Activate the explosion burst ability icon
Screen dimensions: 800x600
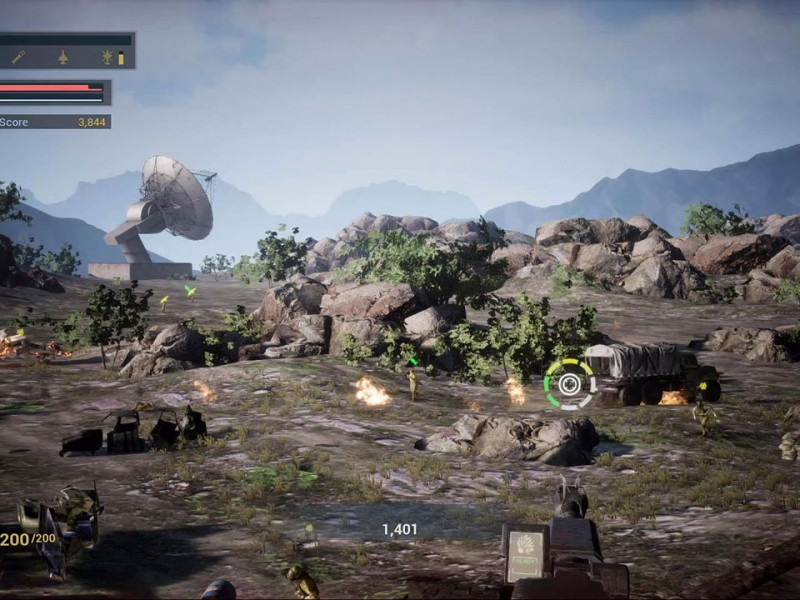107,57
